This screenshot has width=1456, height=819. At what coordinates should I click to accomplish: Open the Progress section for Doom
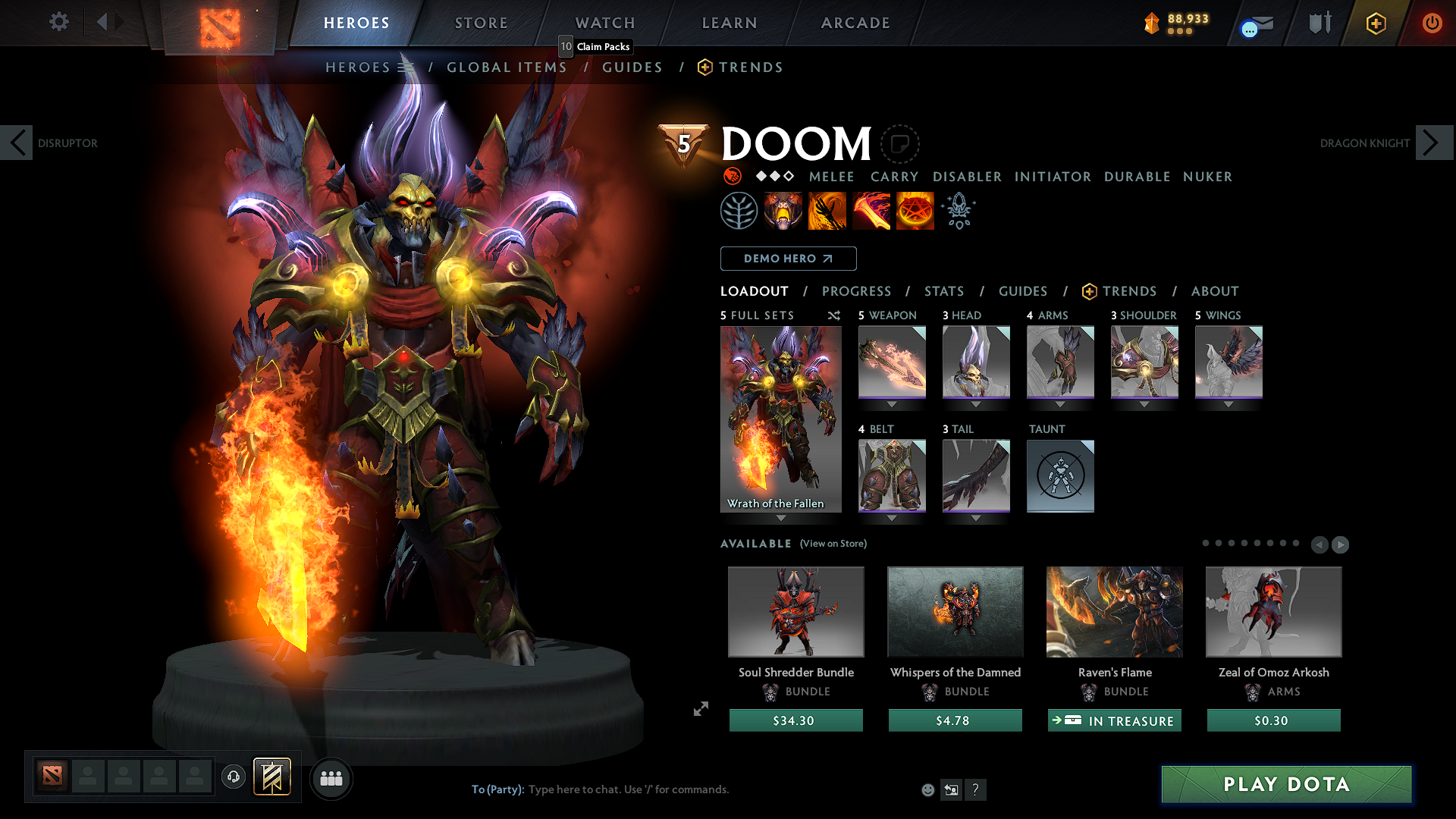(x=856, y=291)
